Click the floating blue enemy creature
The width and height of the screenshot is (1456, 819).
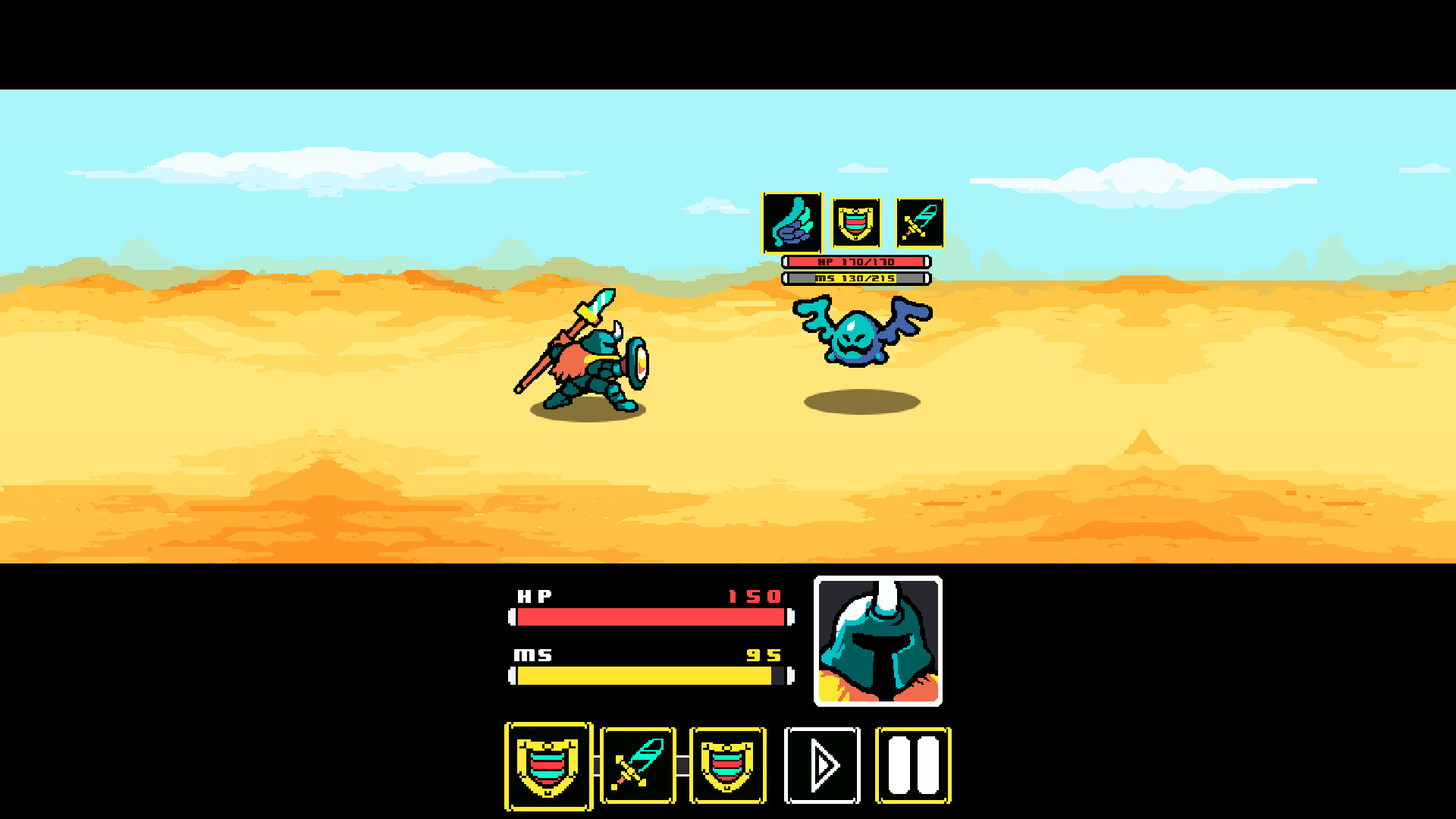pos(857,337)
